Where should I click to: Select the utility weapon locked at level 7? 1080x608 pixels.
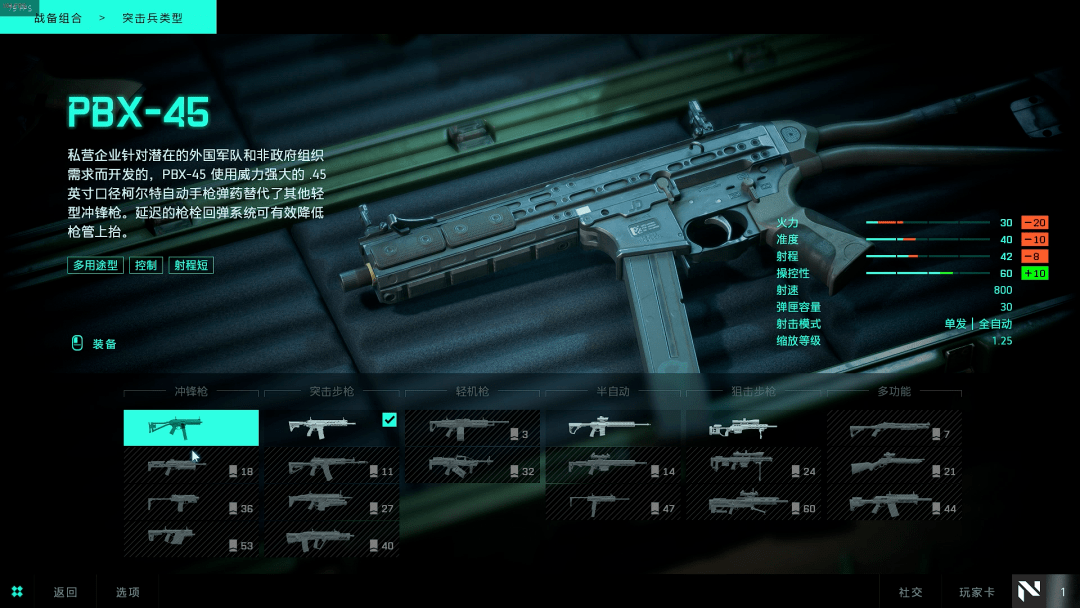pos(894,428)
